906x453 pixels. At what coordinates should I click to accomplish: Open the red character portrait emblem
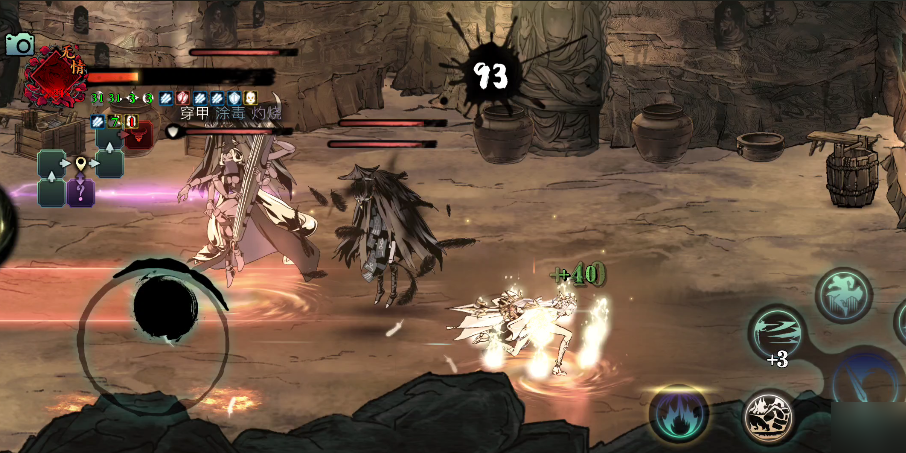pos(56,76)
